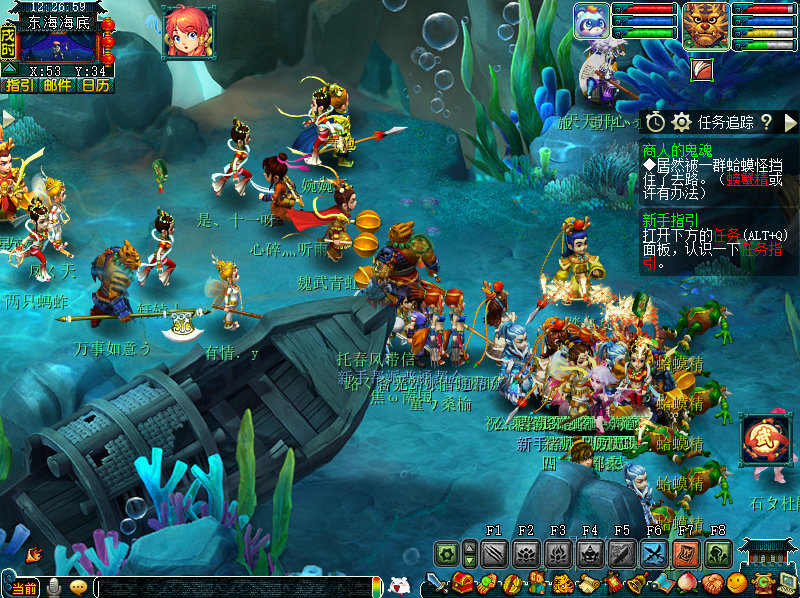The image size is (800, 598).
Task: Select the red-haired girl portrait
Action: 186,32
